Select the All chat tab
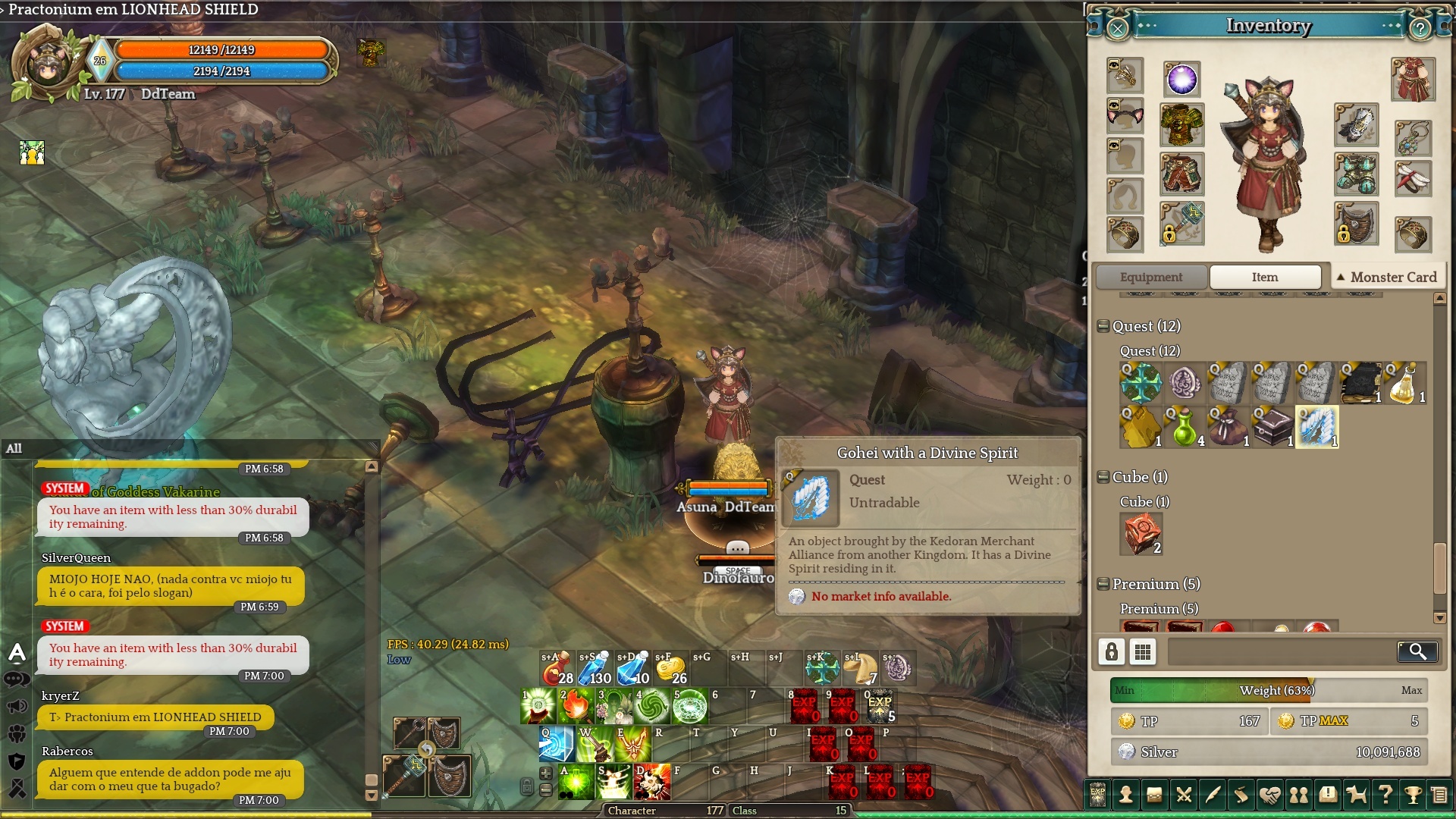 [x=14, y=448]
